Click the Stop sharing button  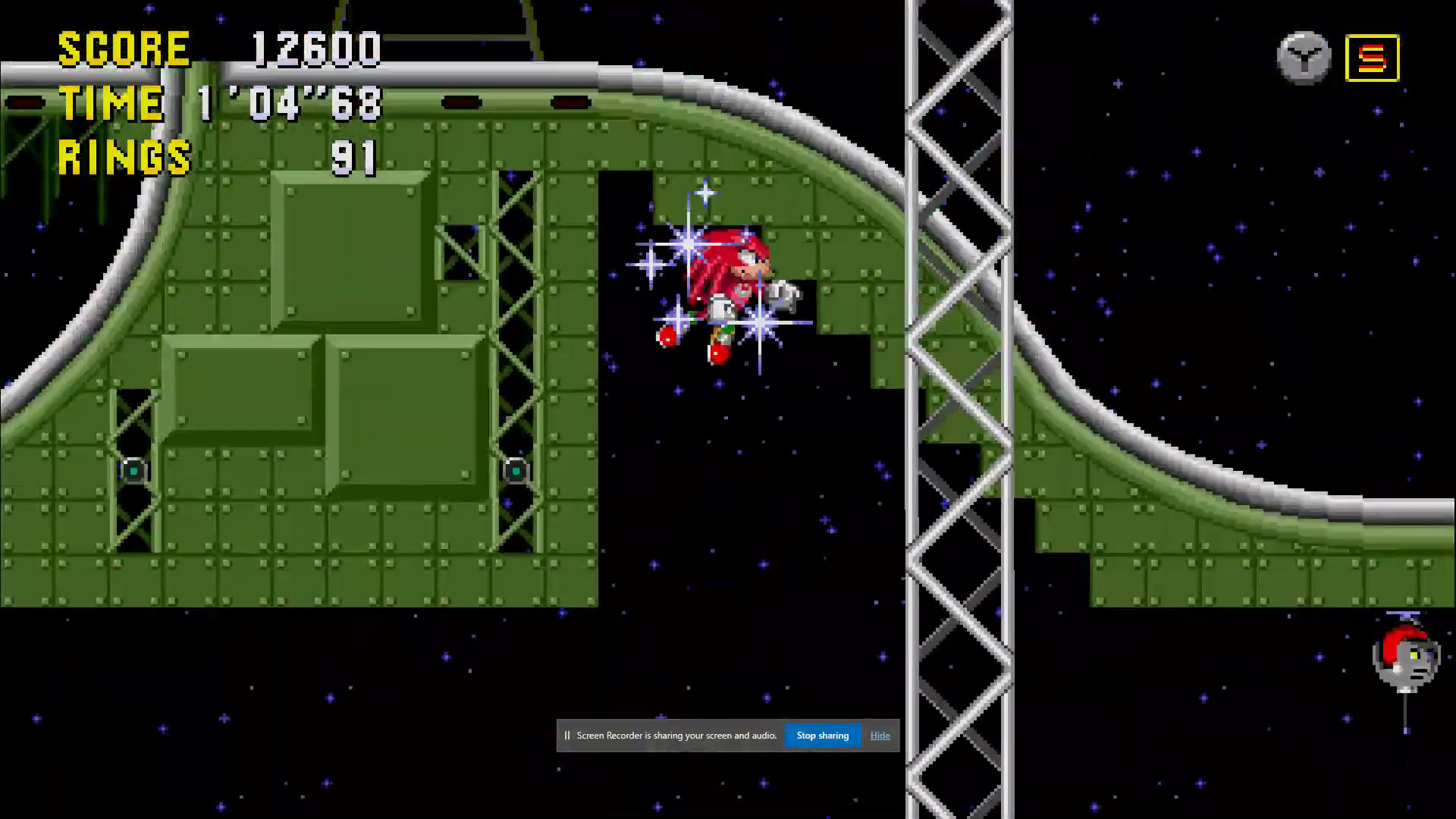(822, 735)
